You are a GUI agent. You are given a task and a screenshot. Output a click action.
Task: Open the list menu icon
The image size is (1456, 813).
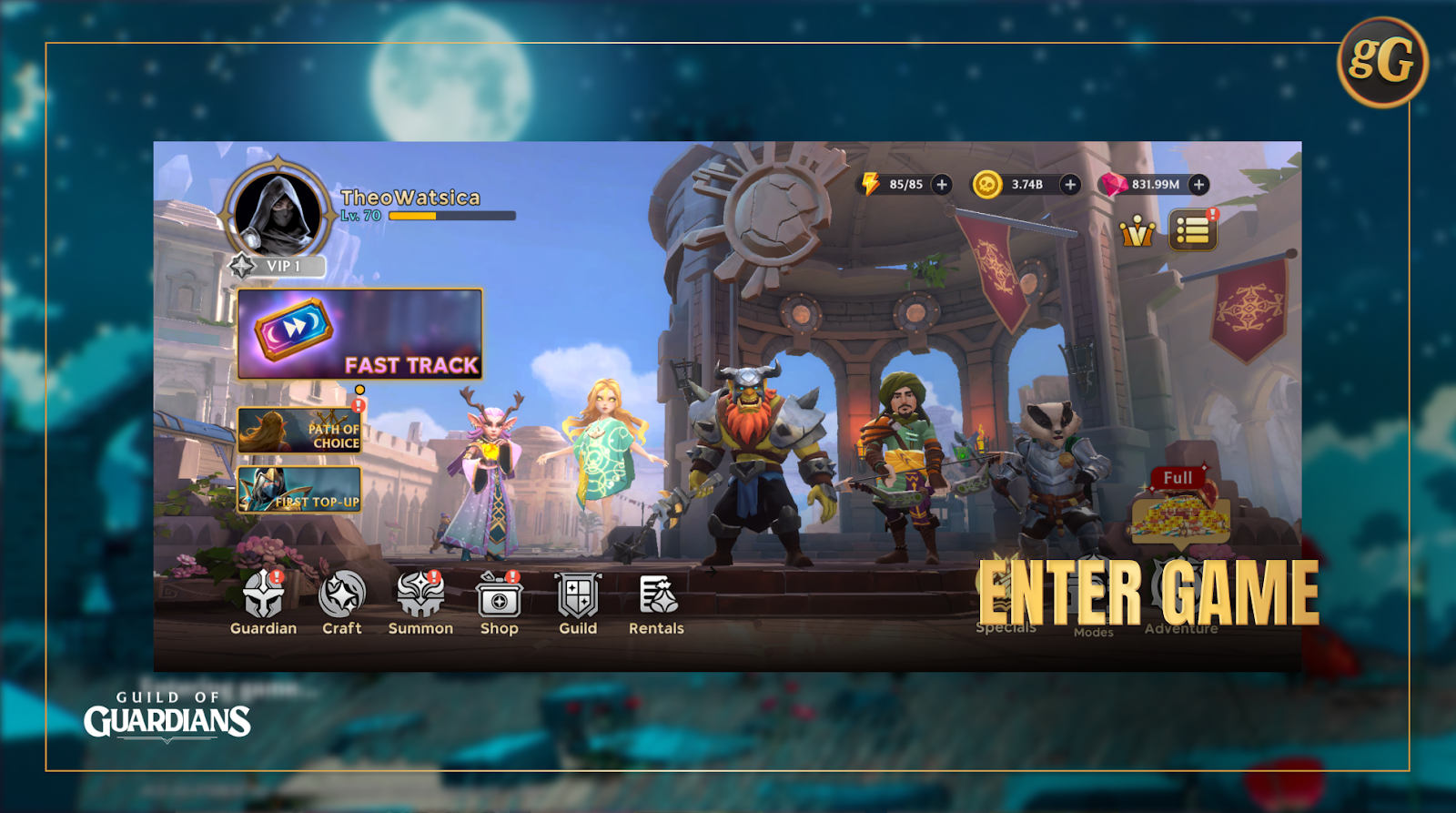coord(1192,231)
